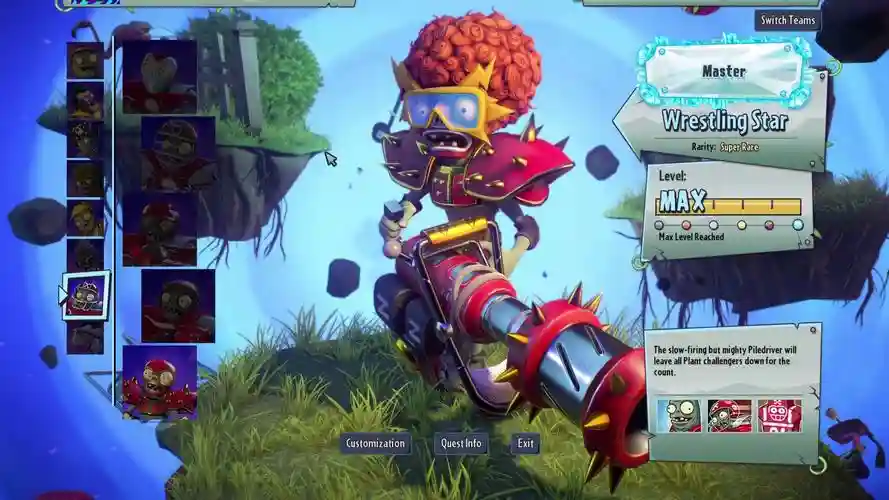Check the red Dummy Shield ability icon
Image resolution: width=889 pixels, height=500 pixels.
(779, 415)
